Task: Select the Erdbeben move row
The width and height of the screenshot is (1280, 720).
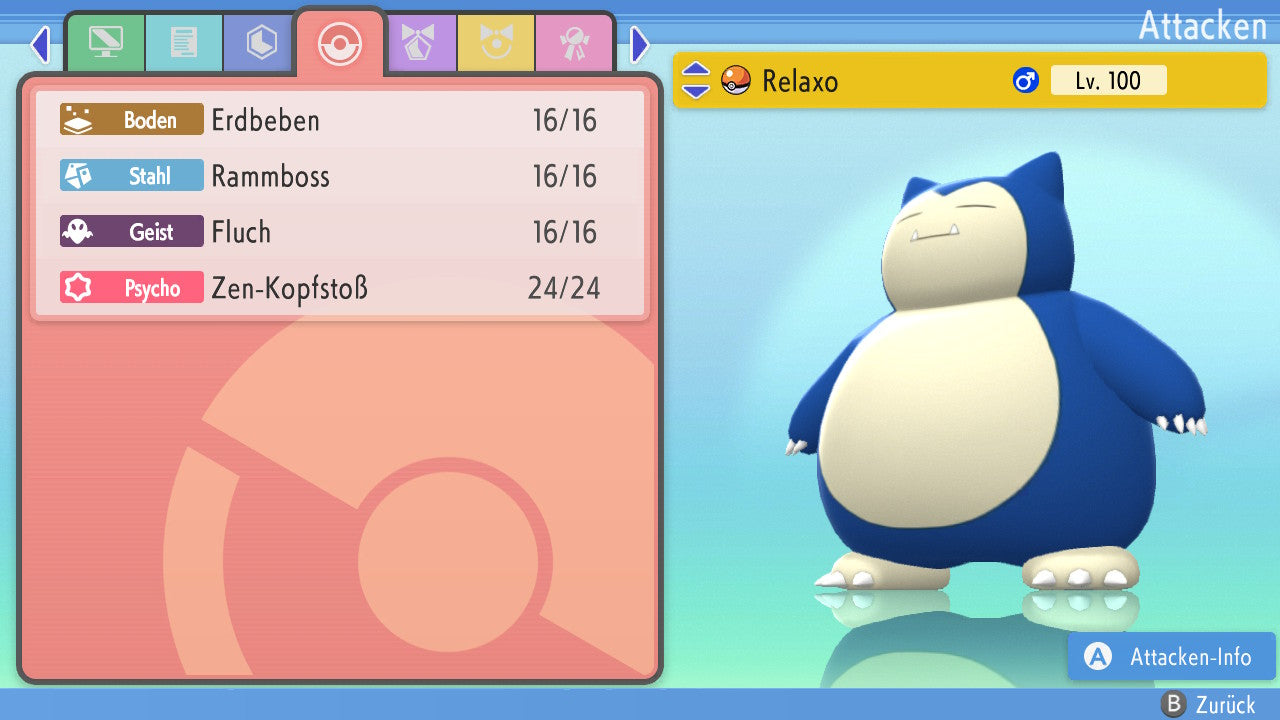Action: pos(340,121)
